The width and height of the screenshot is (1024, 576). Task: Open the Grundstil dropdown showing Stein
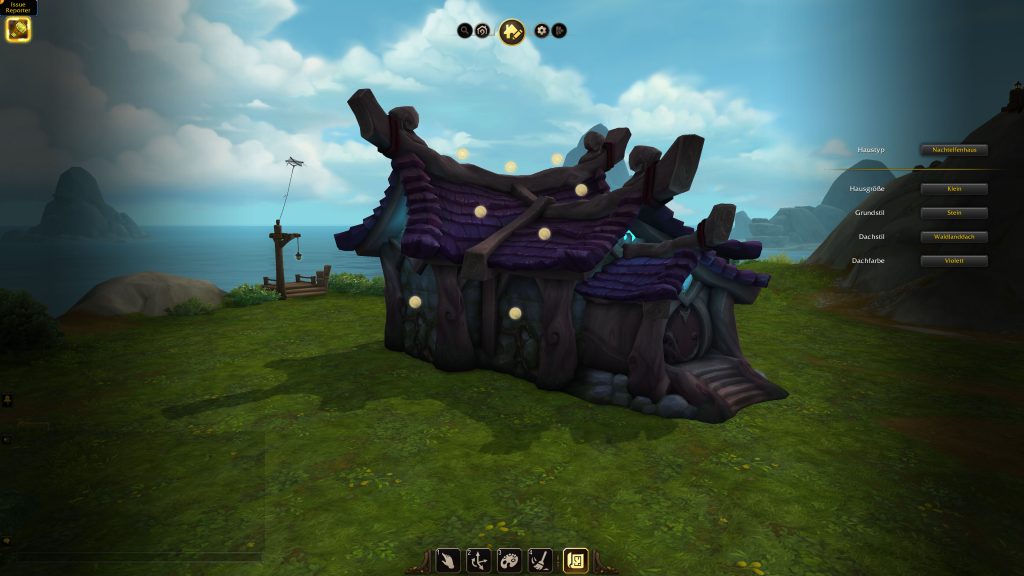point(954,213)
